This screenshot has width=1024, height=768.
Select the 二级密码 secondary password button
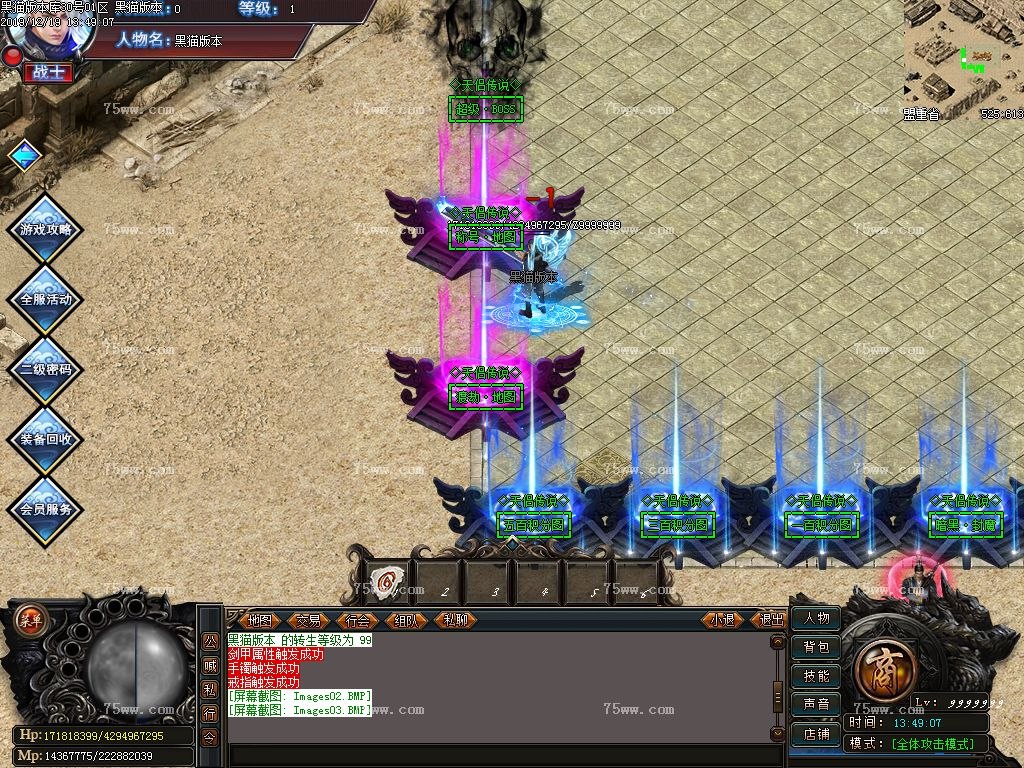point(46,369)
